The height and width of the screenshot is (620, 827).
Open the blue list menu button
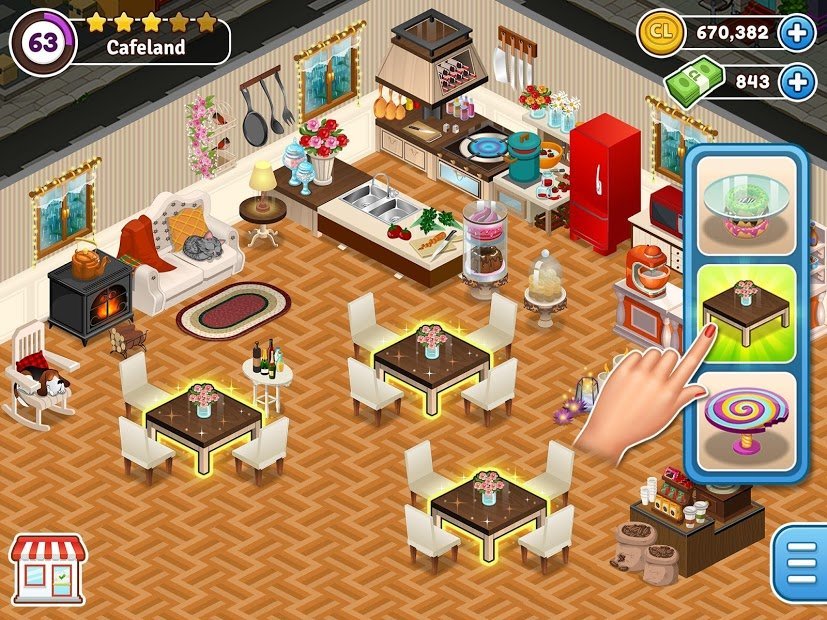(x=800, y=563)
